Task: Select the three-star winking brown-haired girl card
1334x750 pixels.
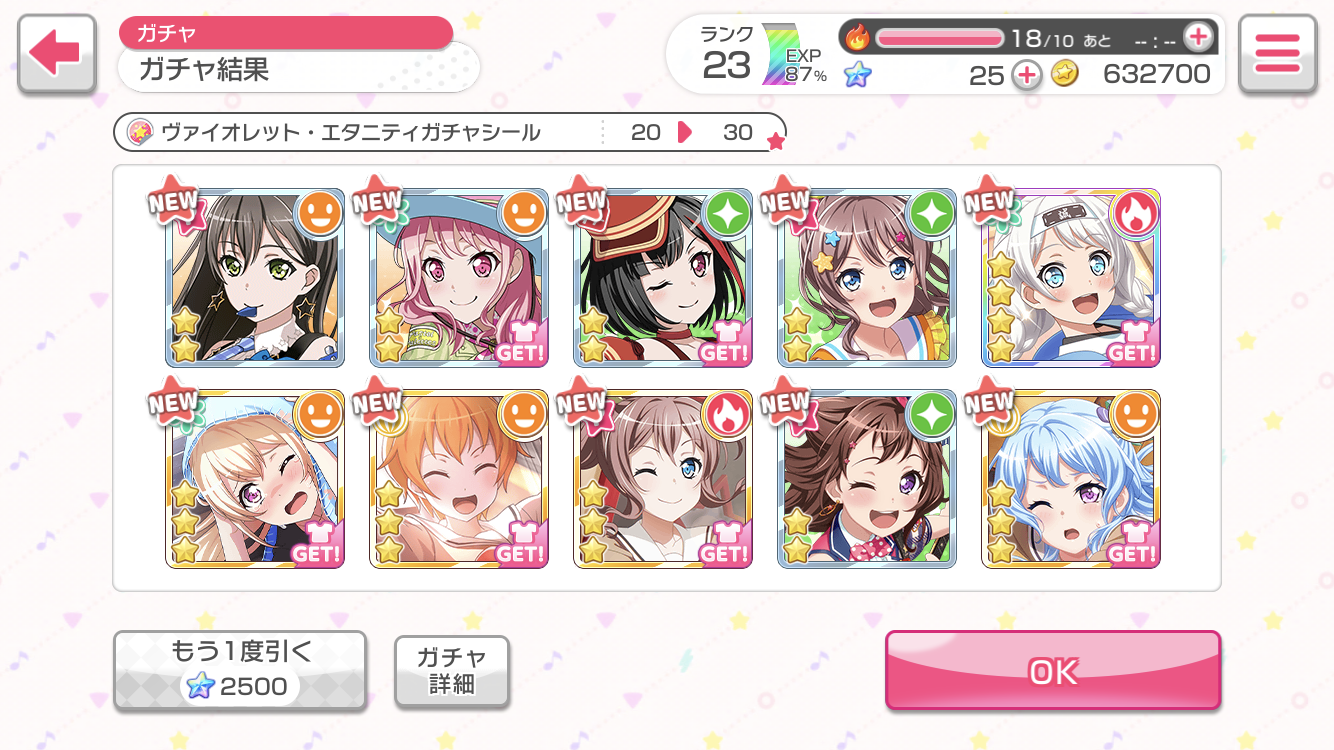Action: pos(663,479)
